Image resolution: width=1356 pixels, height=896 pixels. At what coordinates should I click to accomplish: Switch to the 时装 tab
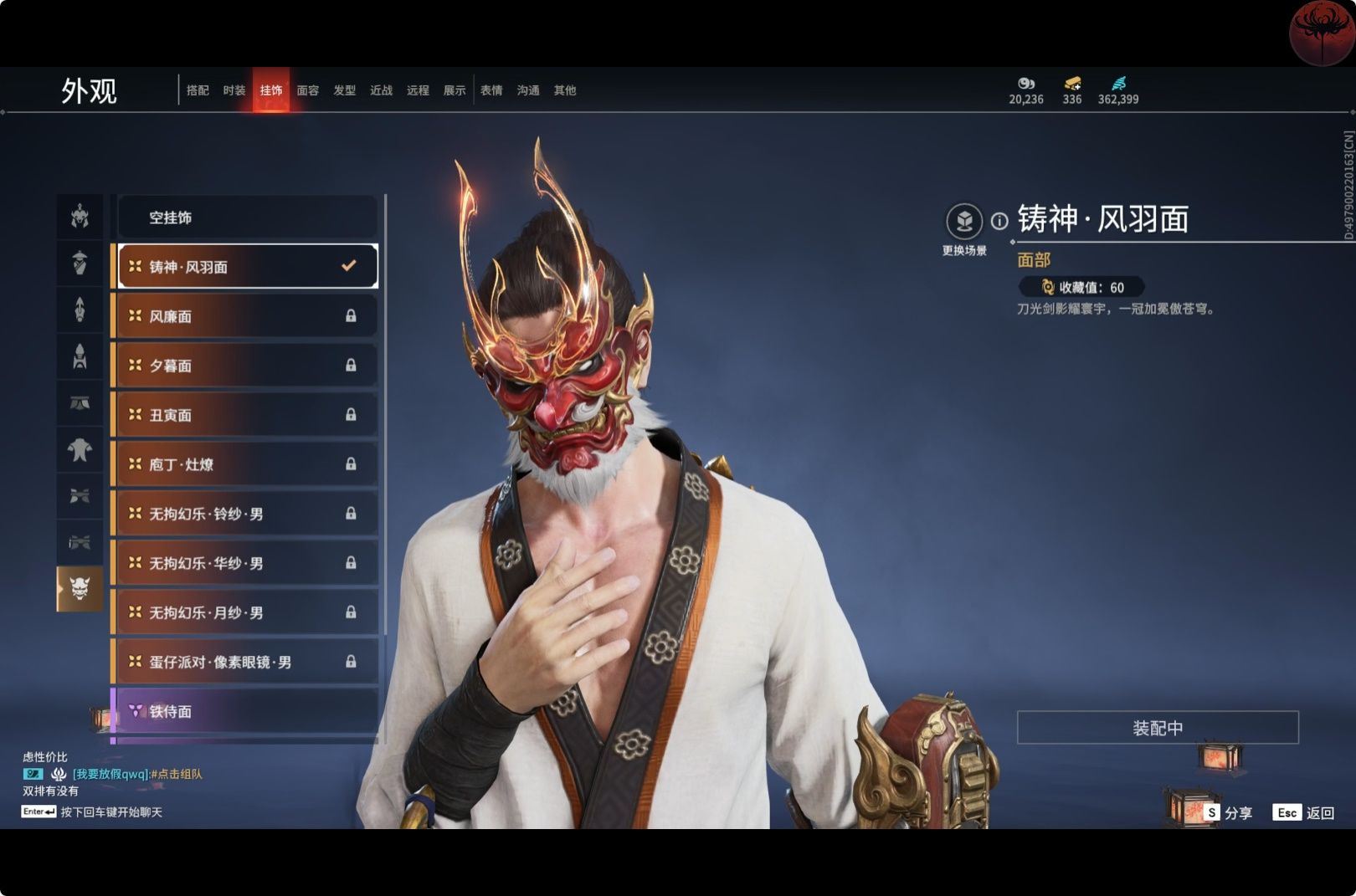[234, 90]
